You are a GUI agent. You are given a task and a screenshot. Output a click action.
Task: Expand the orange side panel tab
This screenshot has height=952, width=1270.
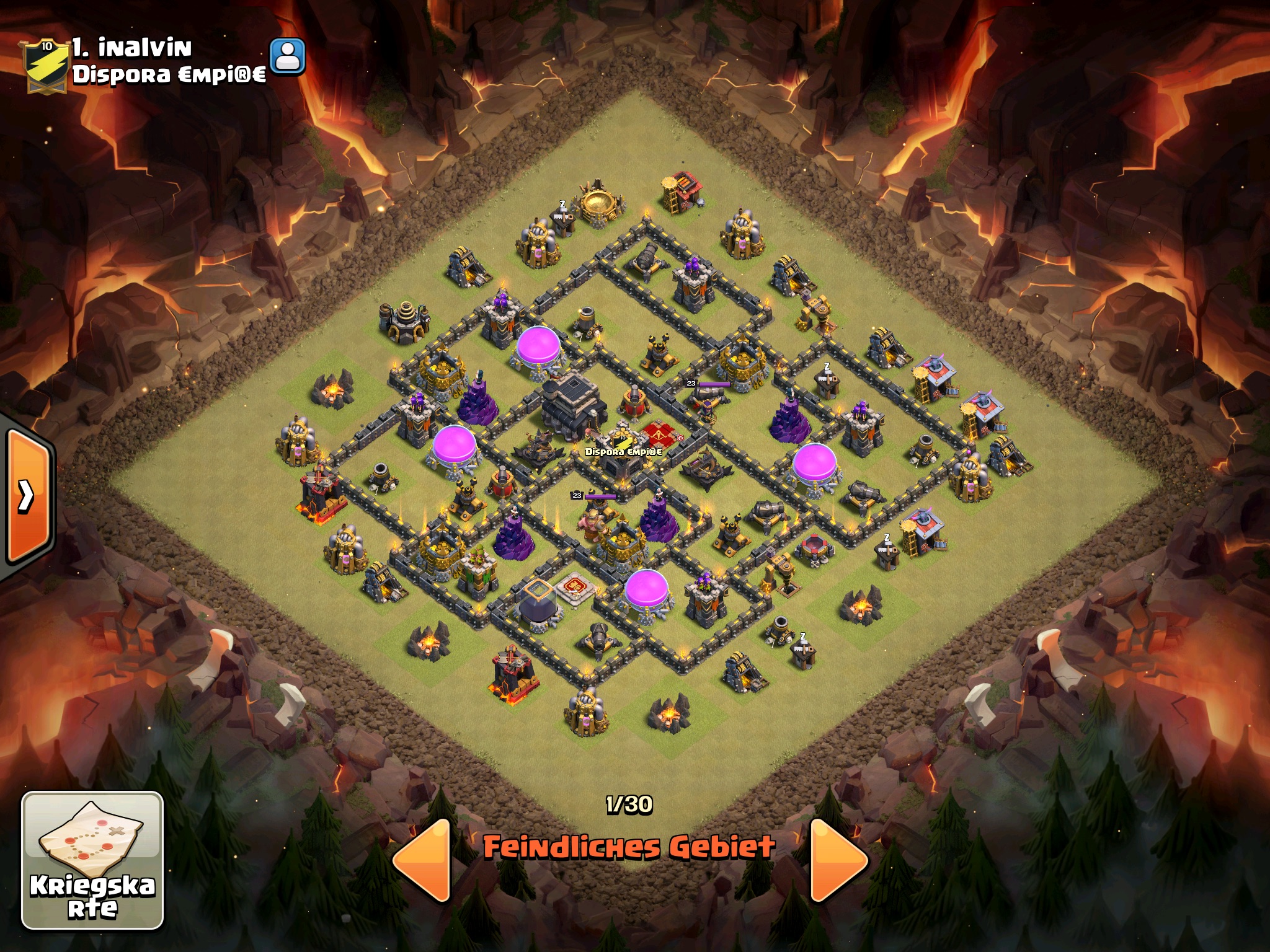27,495
